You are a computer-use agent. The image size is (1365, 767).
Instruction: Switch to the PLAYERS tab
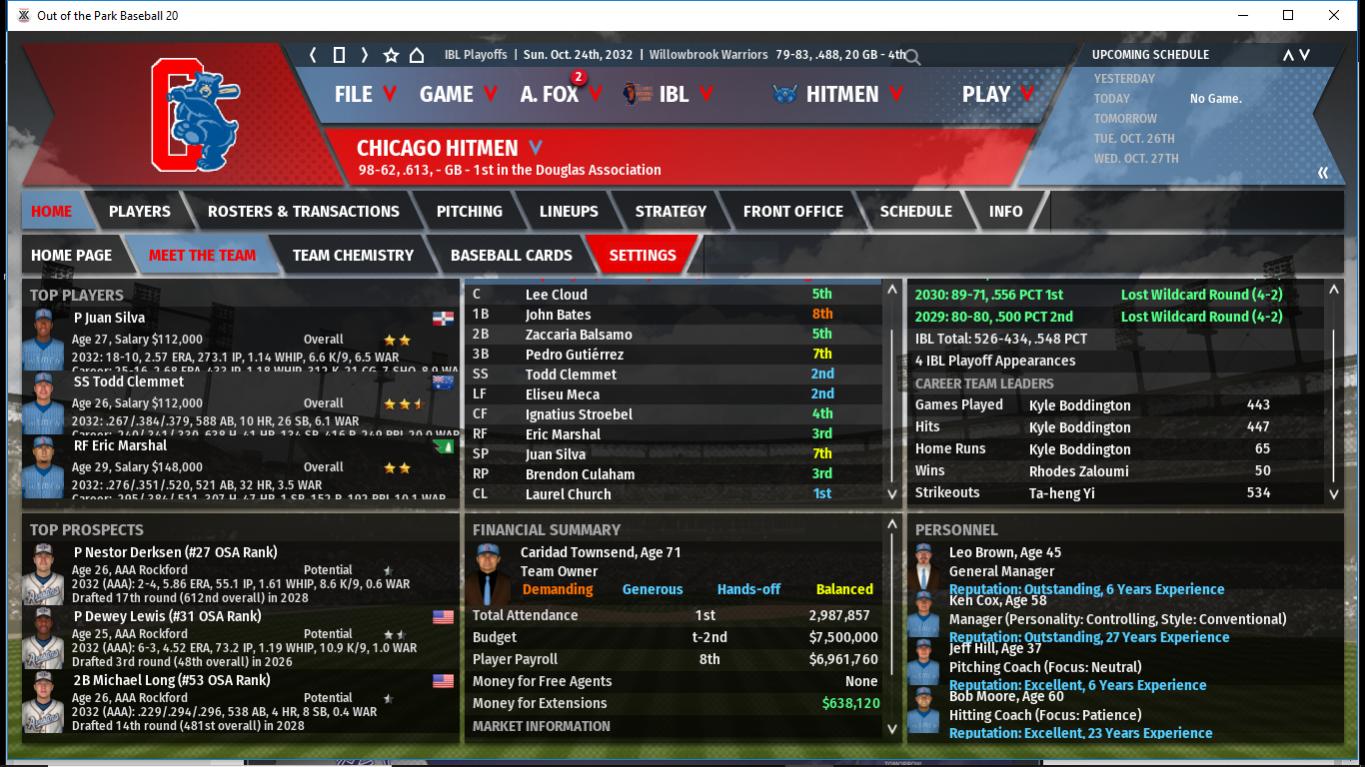tap(139, 211)
